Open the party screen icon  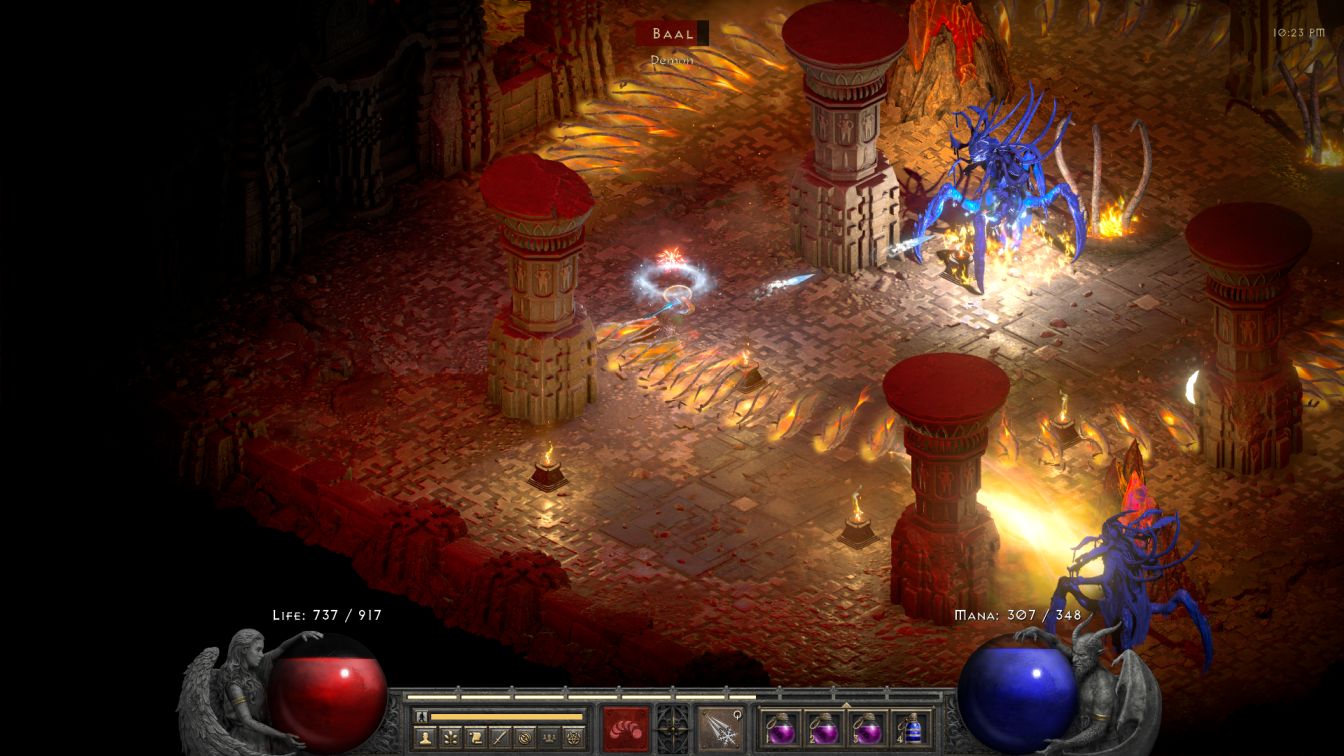click(x=547, y=737)
